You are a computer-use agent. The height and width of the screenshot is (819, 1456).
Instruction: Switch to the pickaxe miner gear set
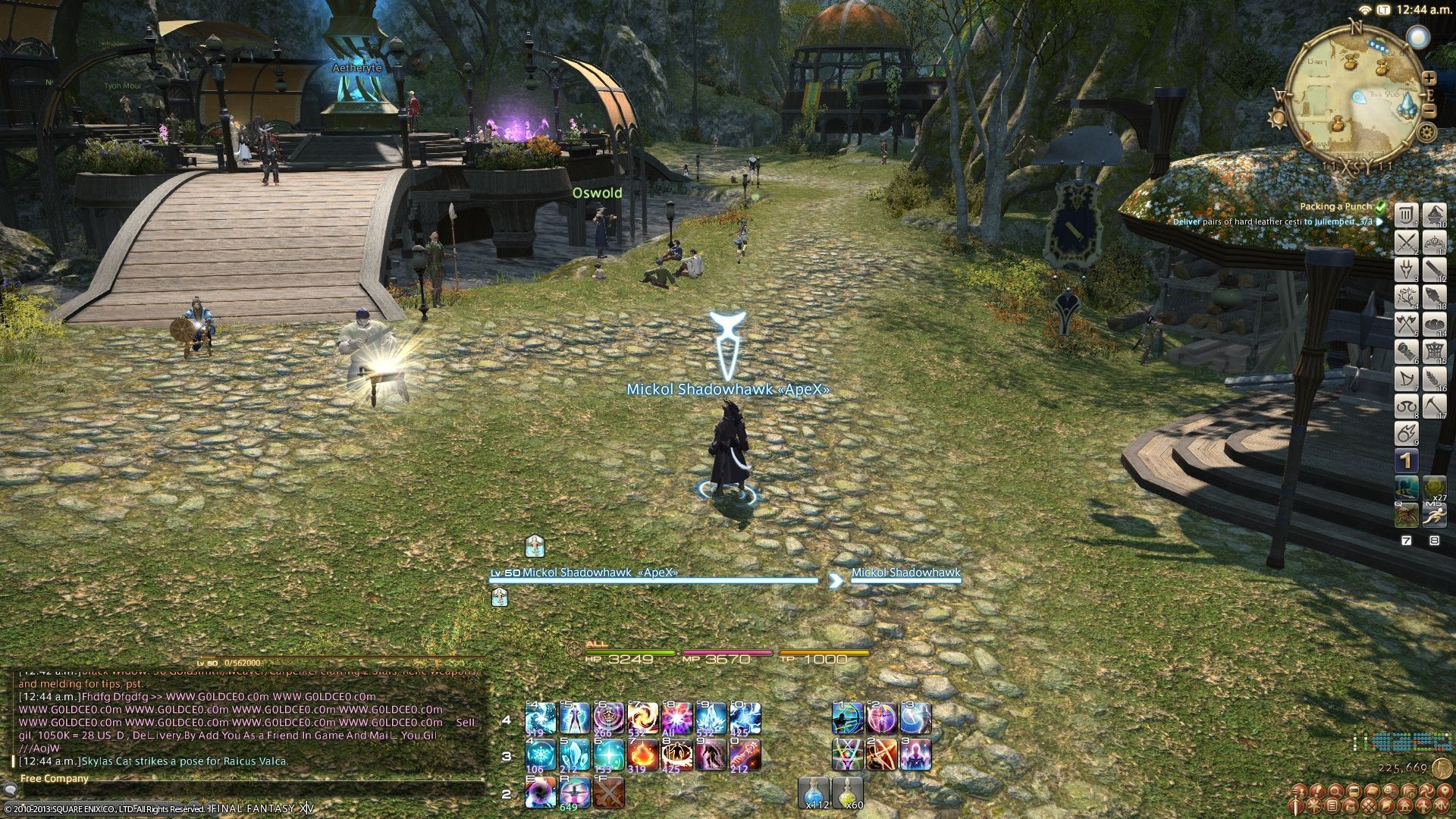(1434, 407)
